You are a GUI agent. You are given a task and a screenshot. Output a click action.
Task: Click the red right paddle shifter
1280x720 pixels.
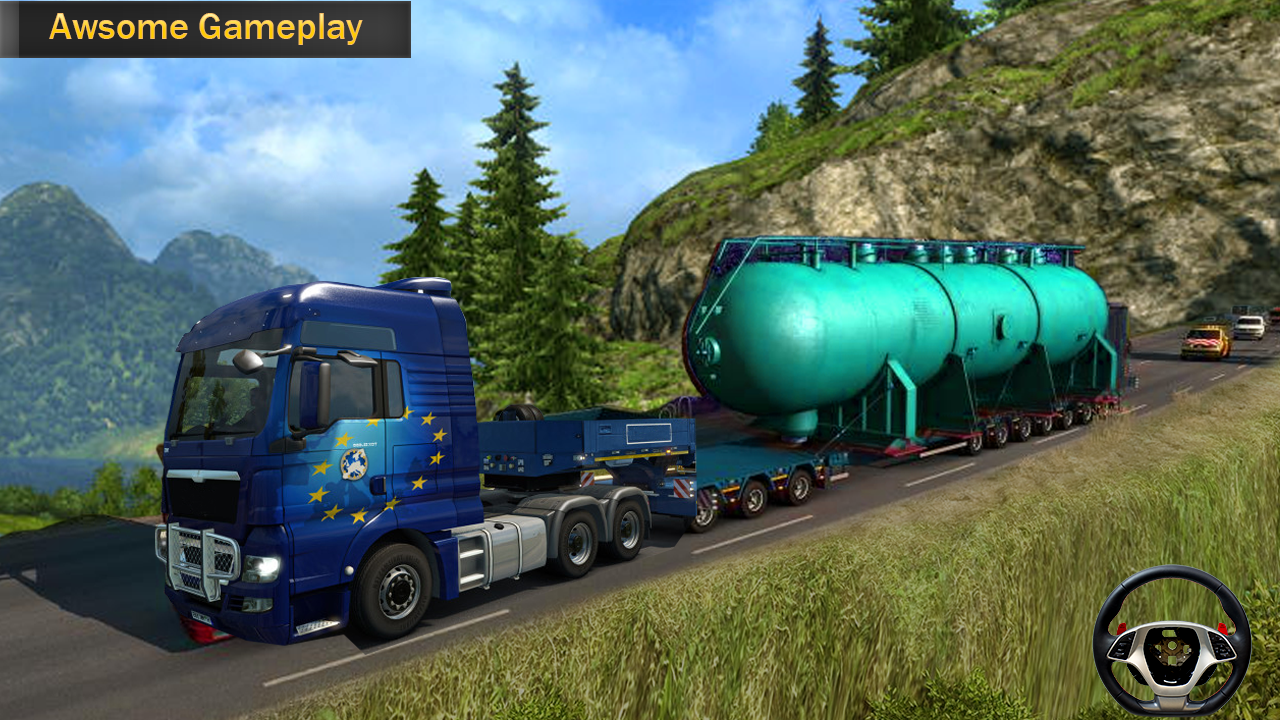coord(1222,627)
